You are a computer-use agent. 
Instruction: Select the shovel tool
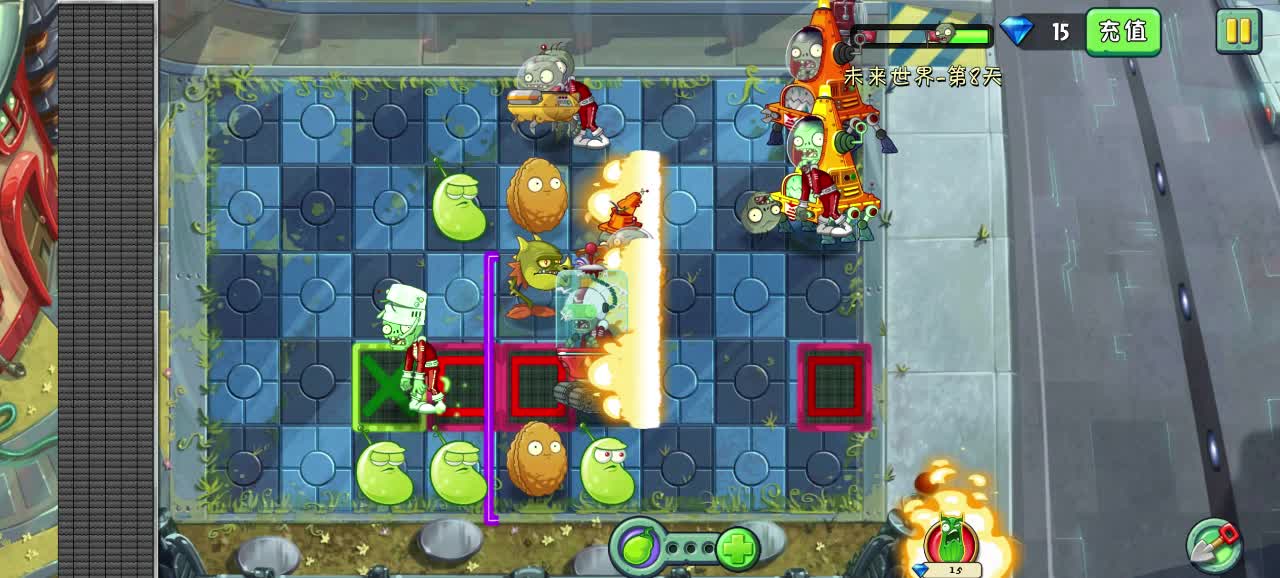[1214, 545]
